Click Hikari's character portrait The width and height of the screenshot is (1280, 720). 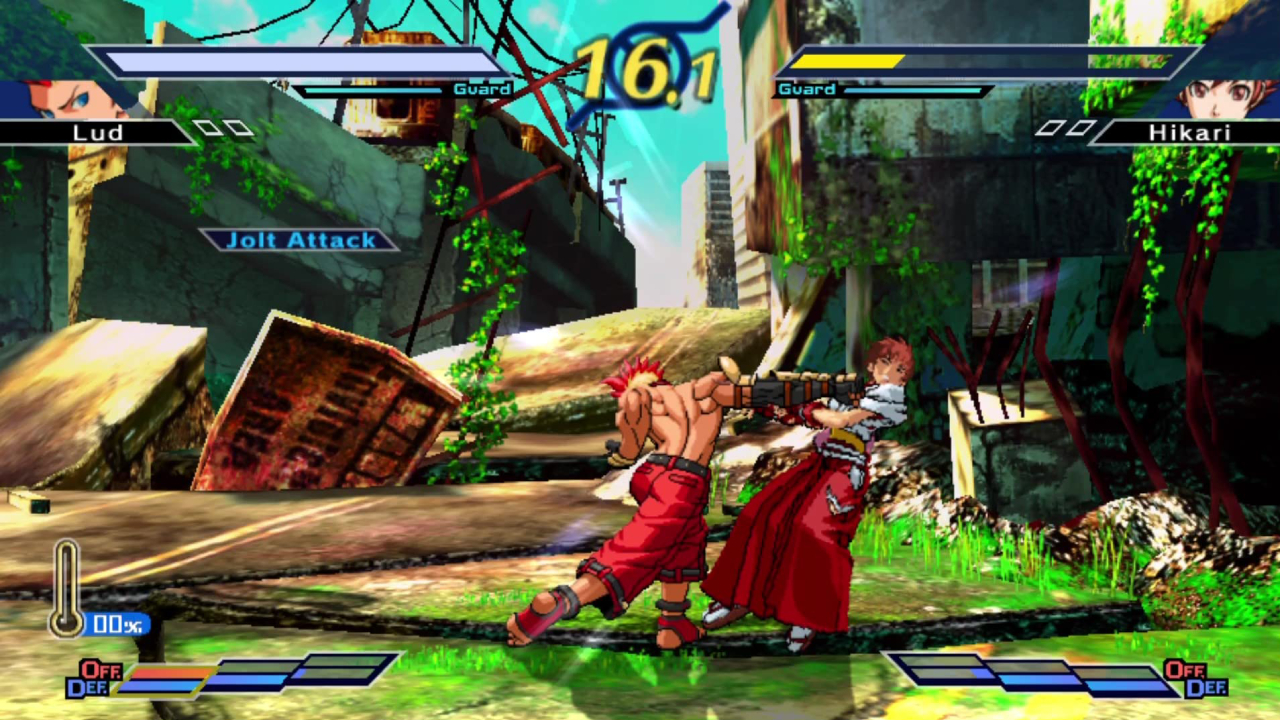(x=1215, y=95)
